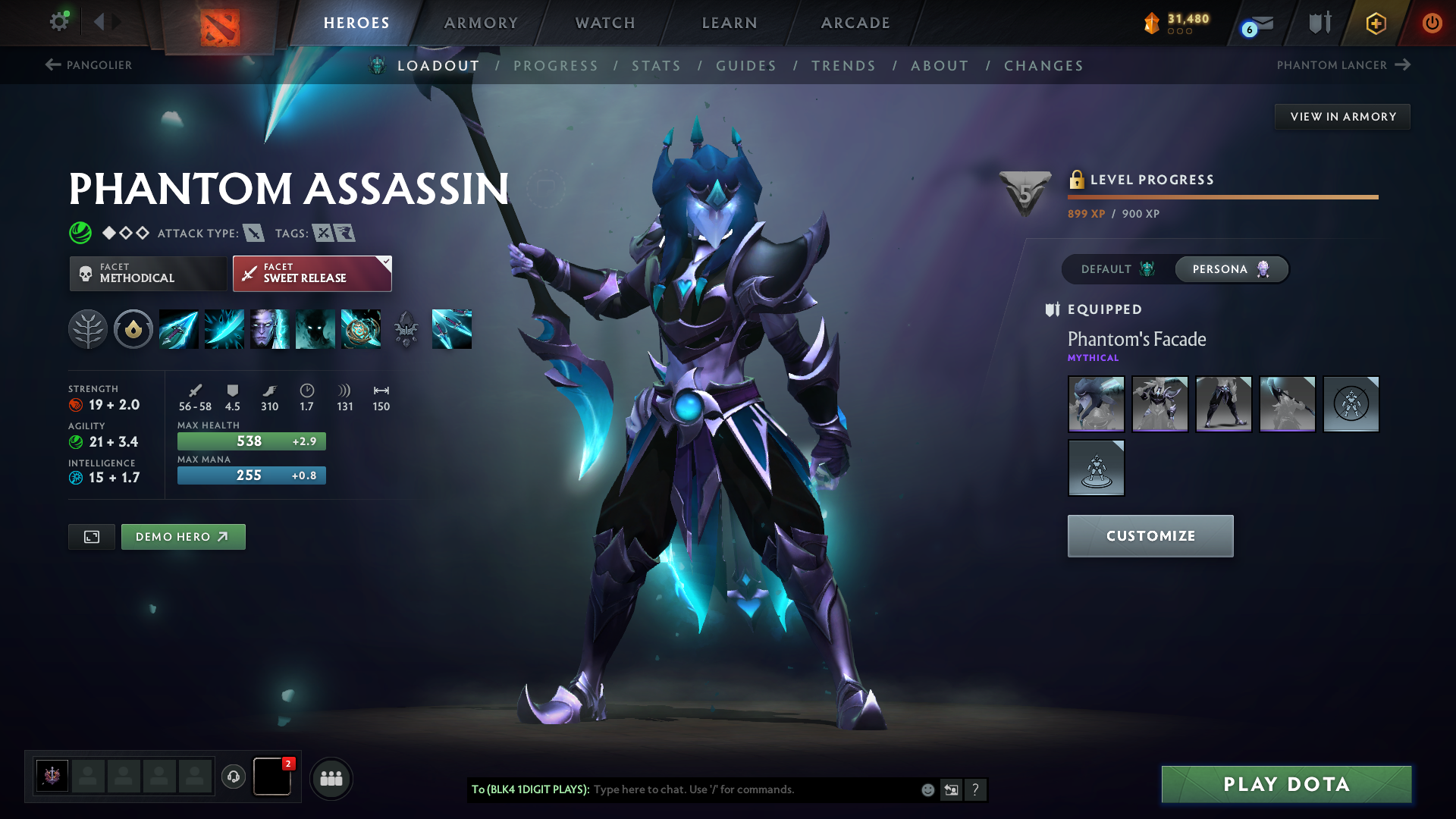Go to previous hero Pangolier

point(89,65)
